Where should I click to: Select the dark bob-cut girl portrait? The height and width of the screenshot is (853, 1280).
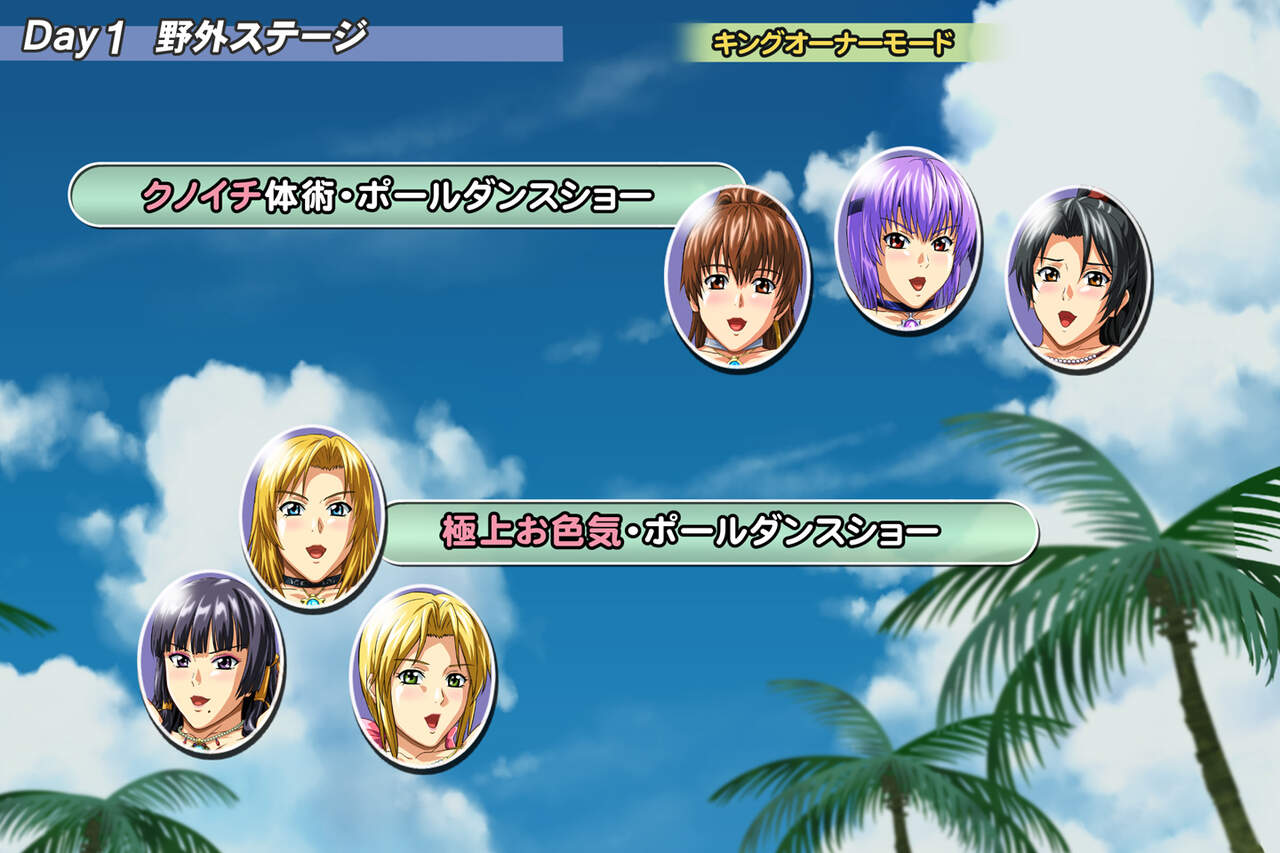click(x=211, y=663)
